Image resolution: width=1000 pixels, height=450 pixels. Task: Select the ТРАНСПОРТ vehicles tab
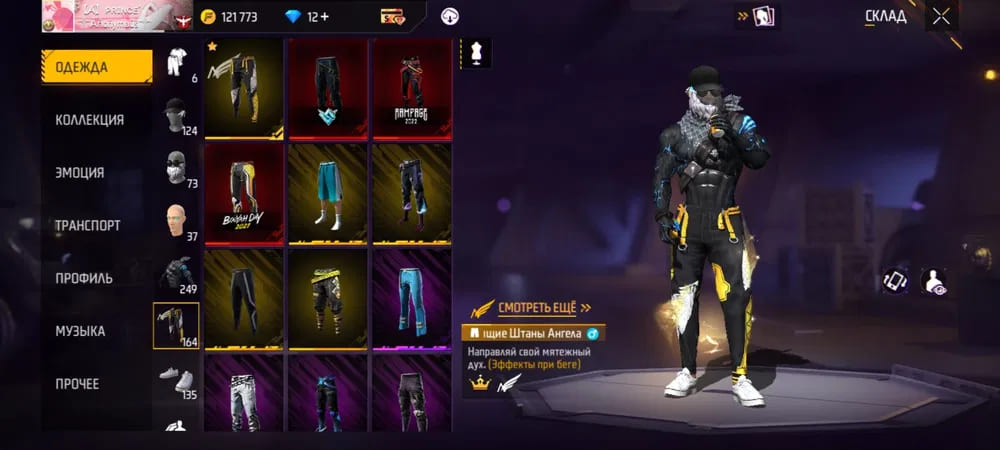tap(88, 226)
